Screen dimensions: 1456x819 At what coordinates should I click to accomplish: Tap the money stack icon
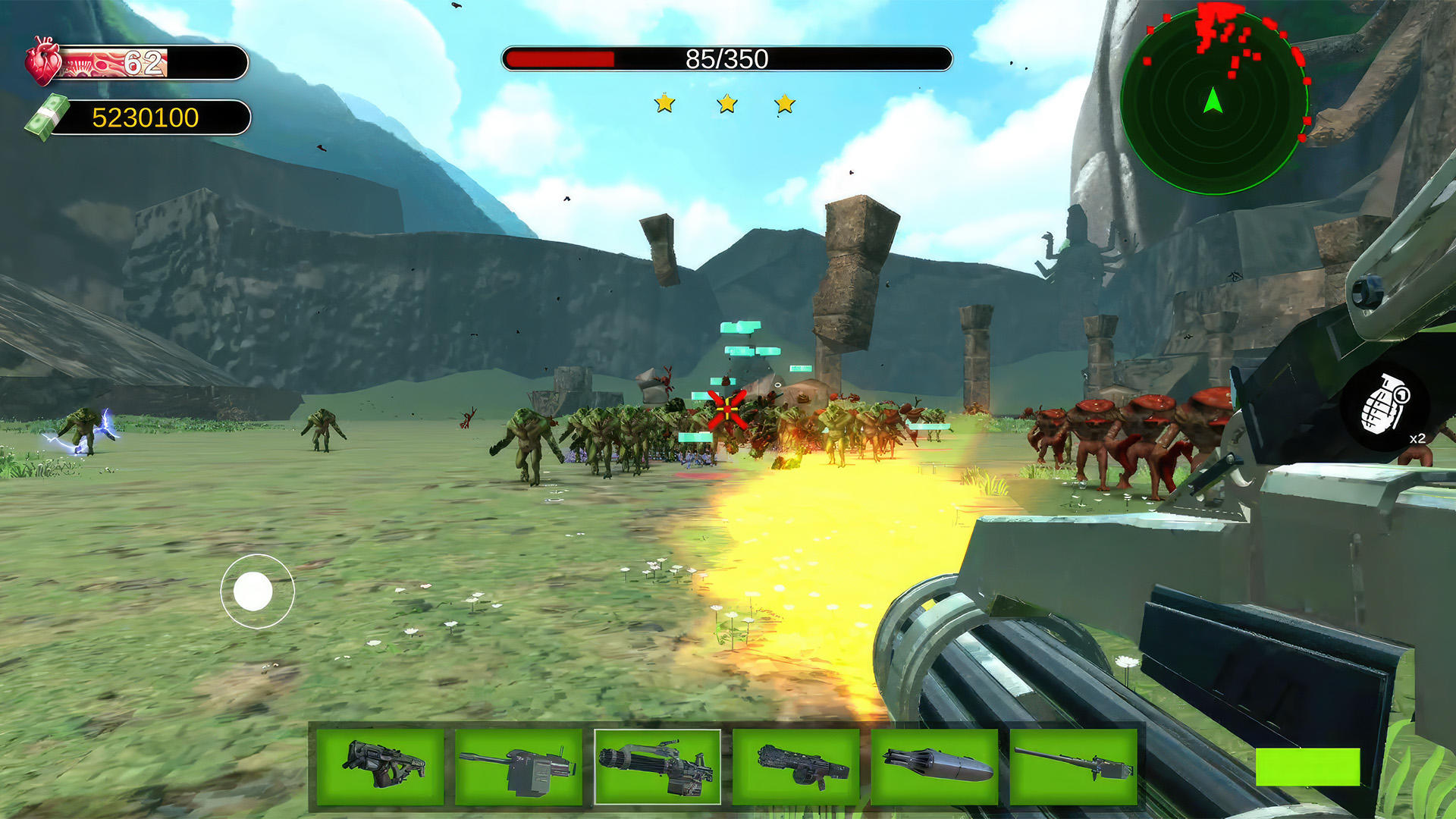click(47, 116)
